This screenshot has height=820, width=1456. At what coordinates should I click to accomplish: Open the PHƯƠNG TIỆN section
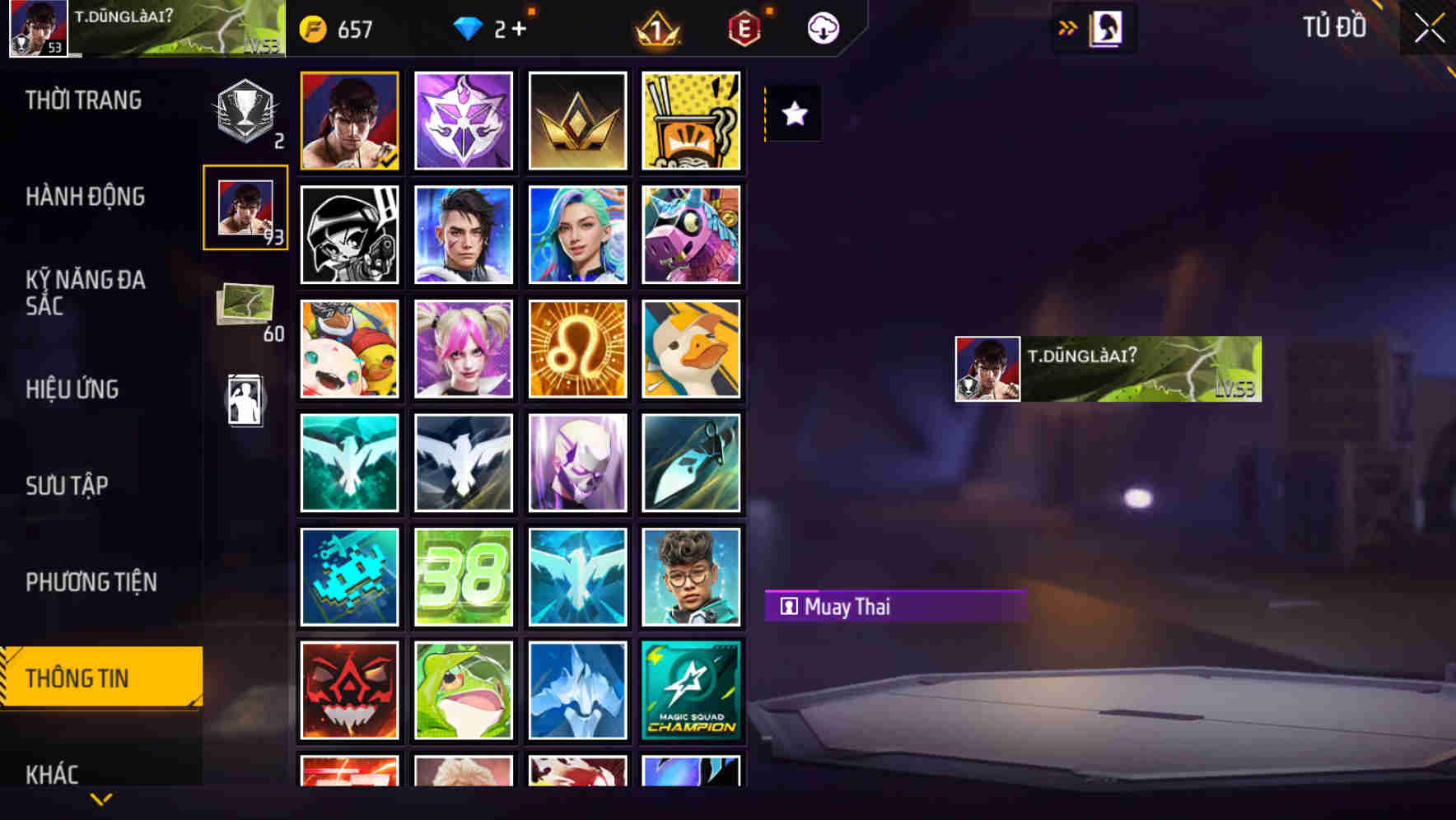tap(91, 581)
